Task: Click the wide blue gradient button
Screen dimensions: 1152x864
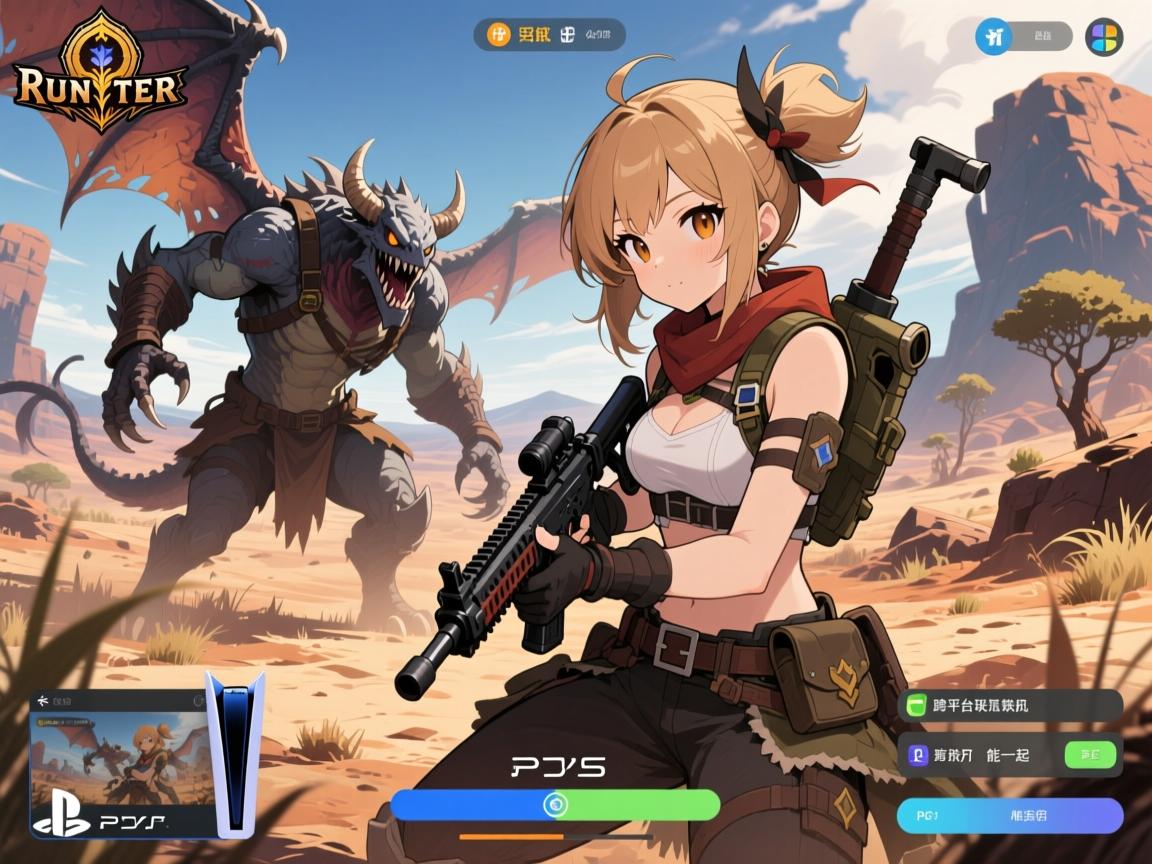Action: 1010,815
